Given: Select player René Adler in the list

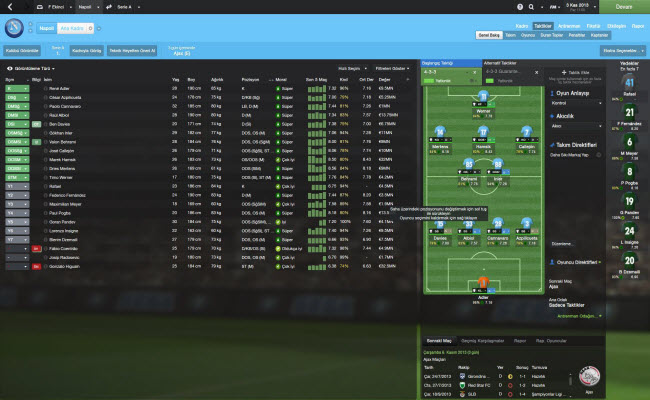Looking at the screenshot, I should 61,88.
